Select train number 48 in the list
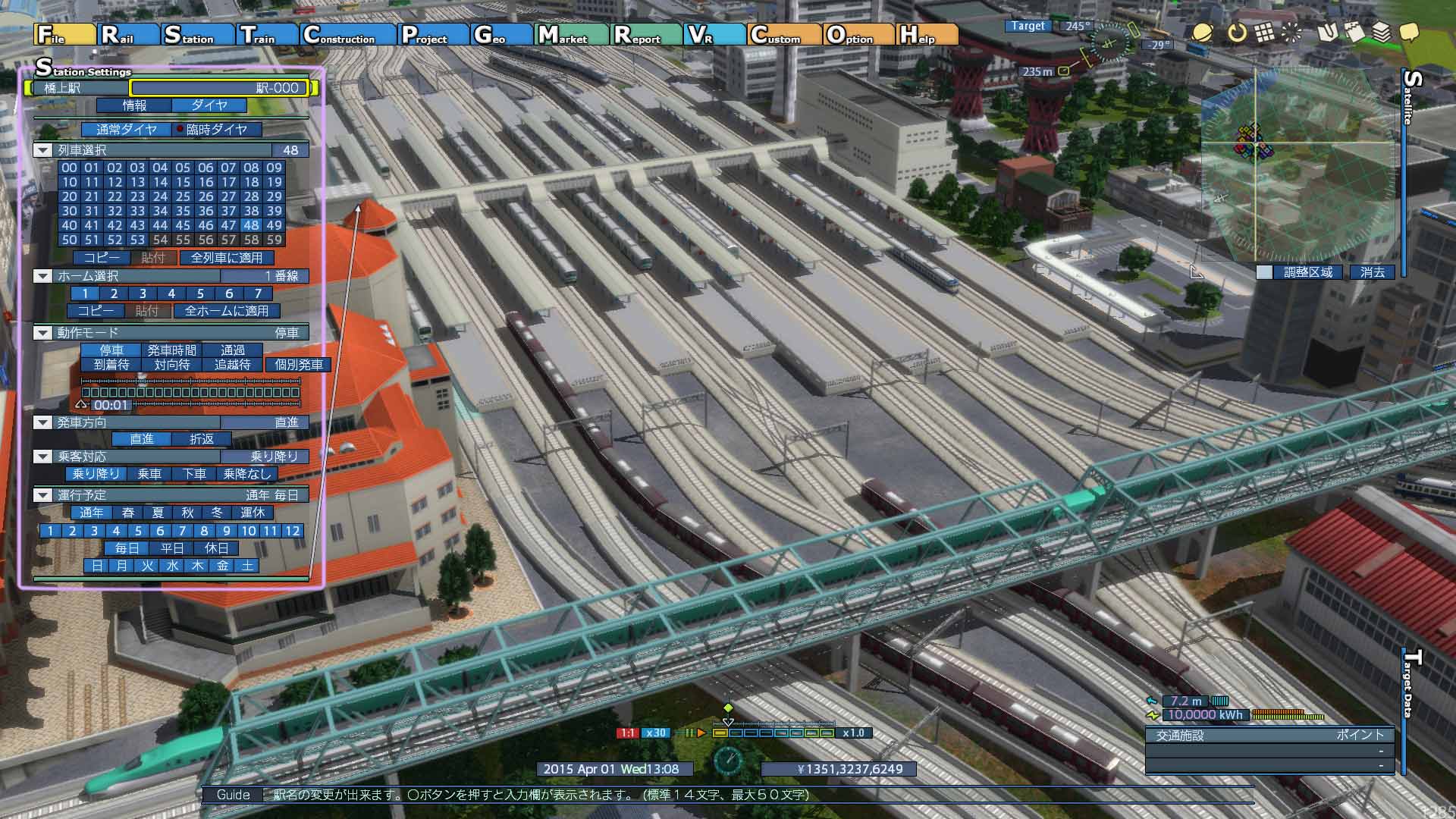Screen dimensions: 1456x819 click(x=251, y=225)
